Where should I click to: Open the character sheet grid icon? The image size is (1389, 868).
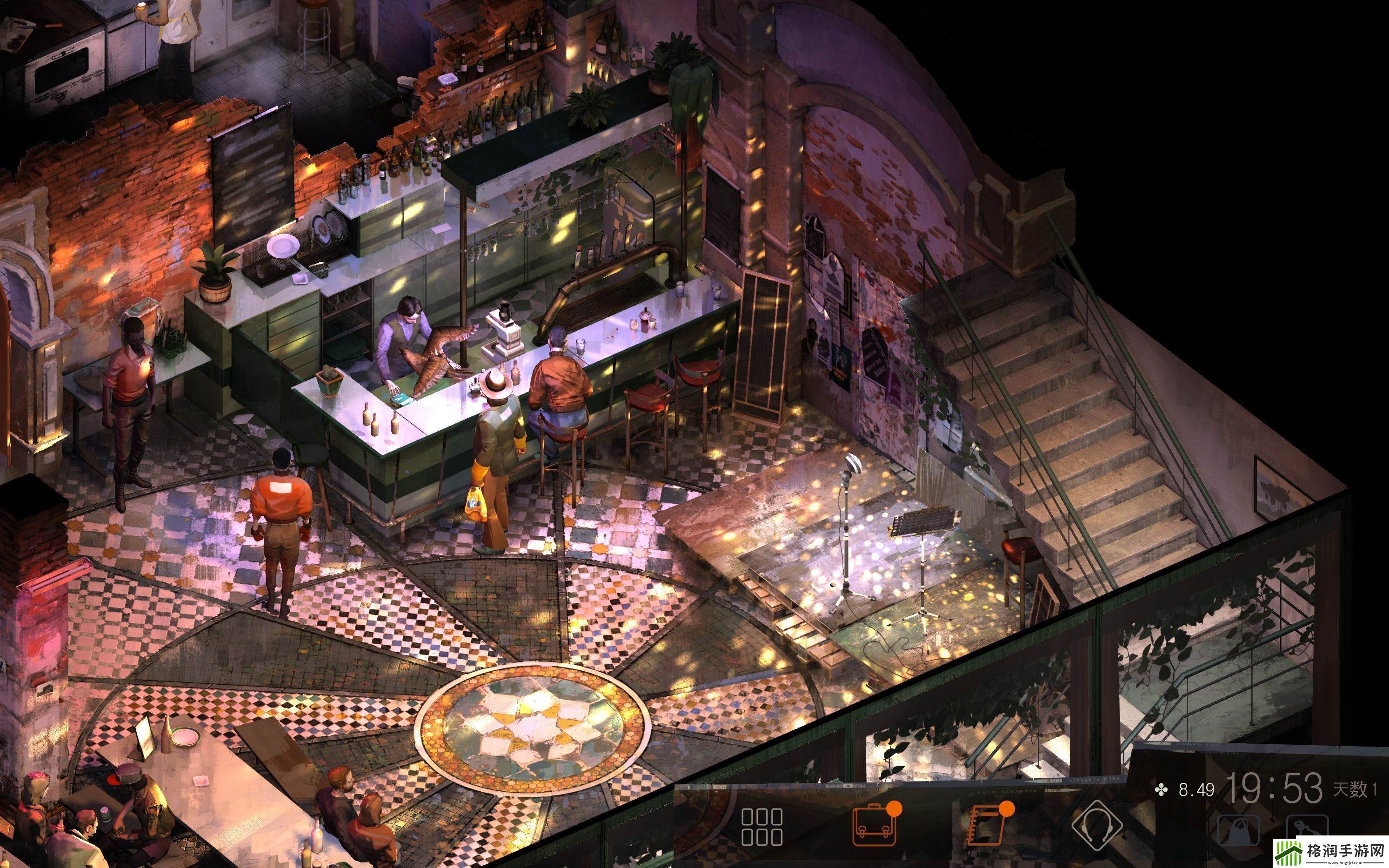(761, 826)
